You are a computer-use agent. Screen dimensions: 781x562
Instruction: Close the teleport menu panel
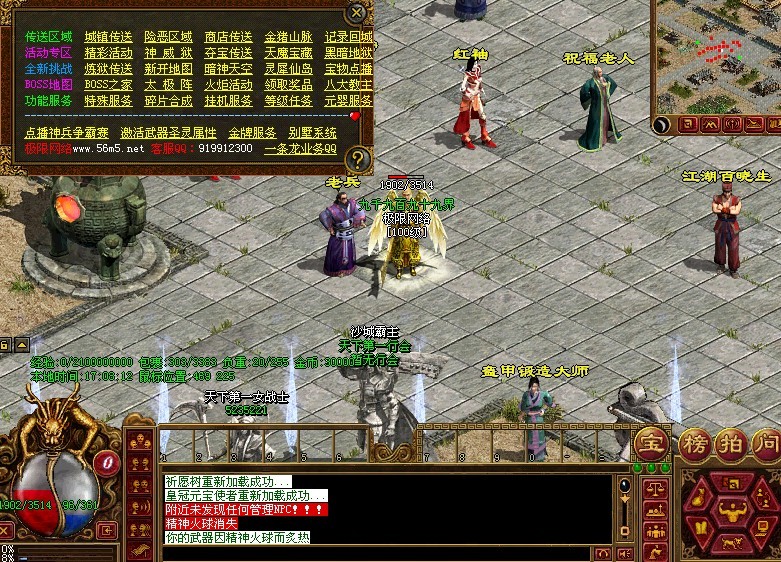(x=357, y=13)
